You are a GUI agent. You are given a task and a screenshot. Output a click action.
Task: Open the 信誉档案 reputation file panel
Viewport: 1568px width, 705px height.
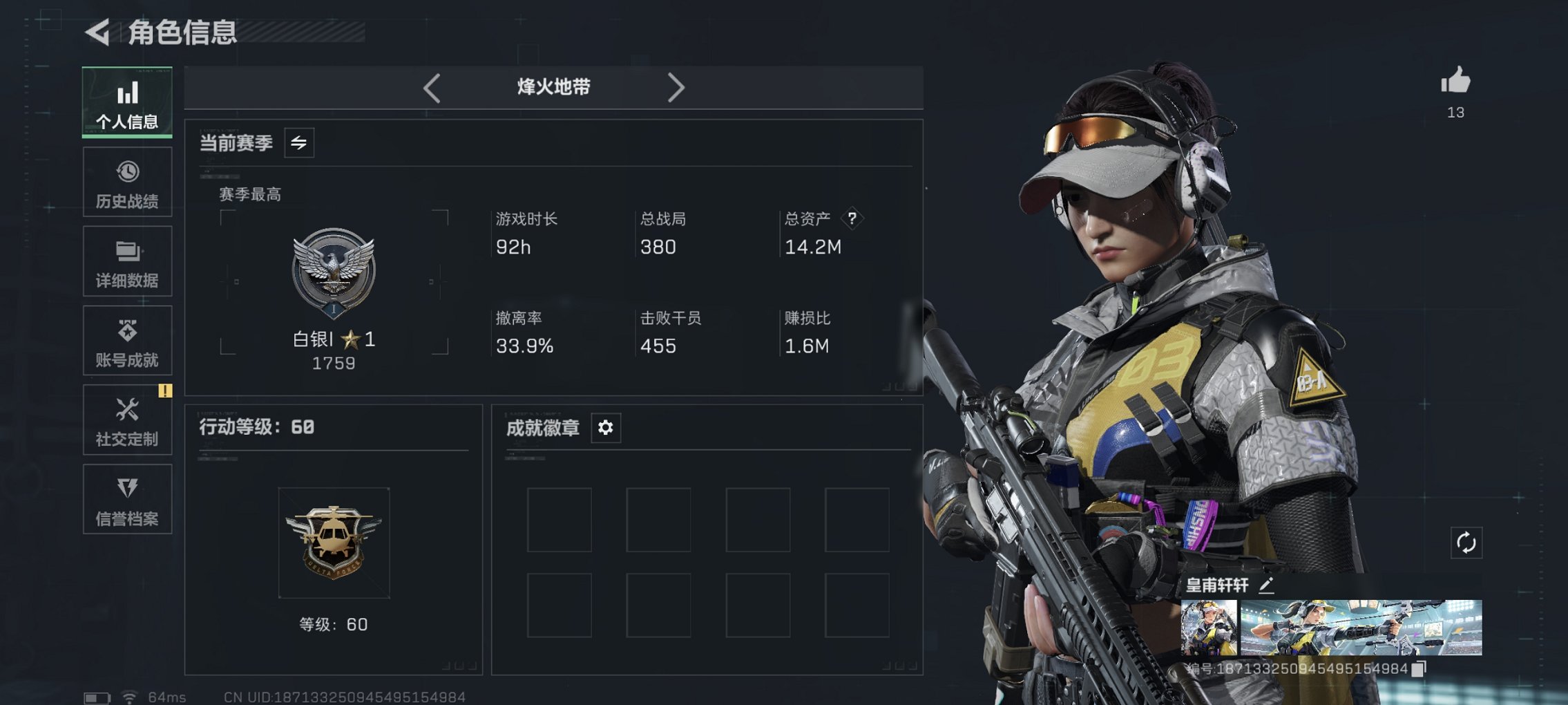tap(127, 499)
